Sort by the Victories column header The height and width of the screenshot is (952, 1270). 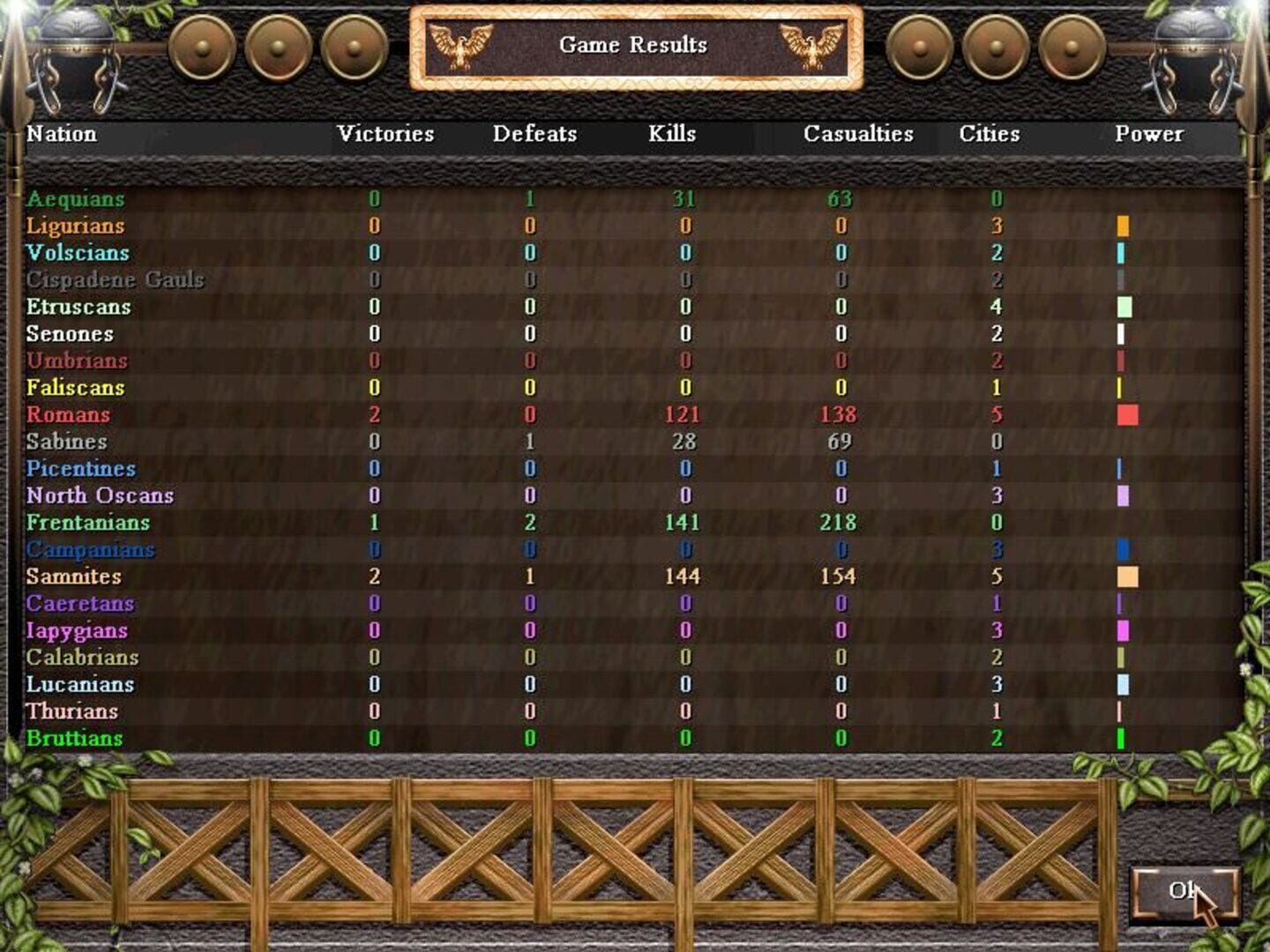(385, 134)
